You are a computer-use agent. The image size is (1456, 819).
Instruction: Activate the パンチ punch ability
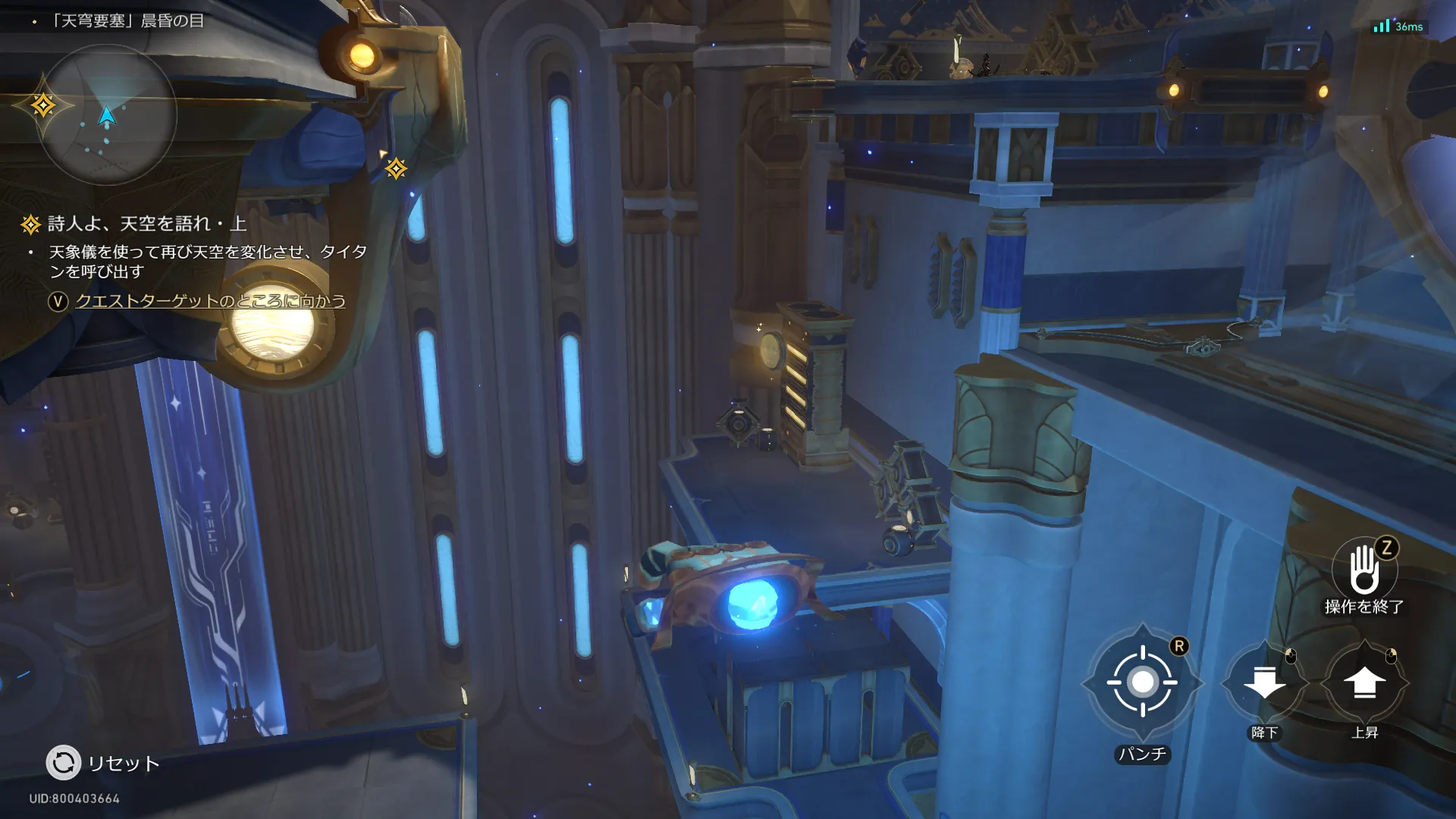pyautogui.click(x=1142, y=682)
